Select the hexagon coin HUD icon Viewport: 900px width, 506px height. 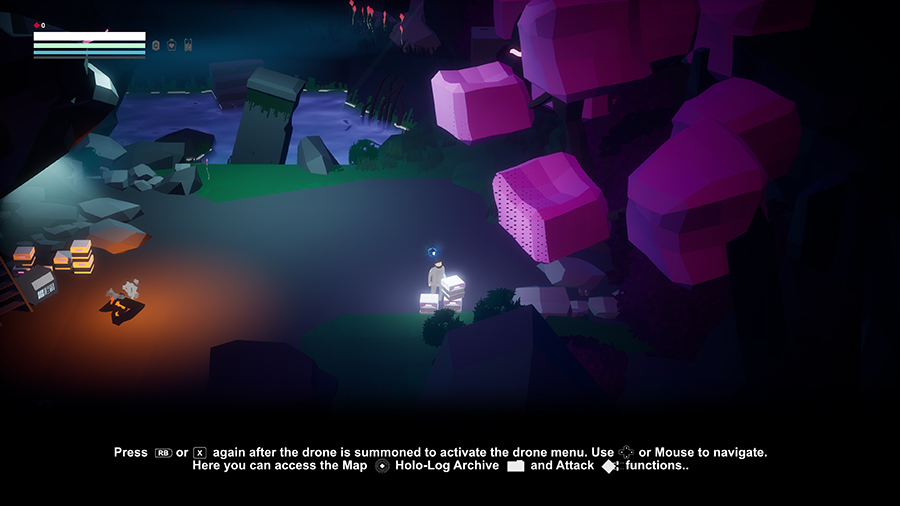pos(156,45)
